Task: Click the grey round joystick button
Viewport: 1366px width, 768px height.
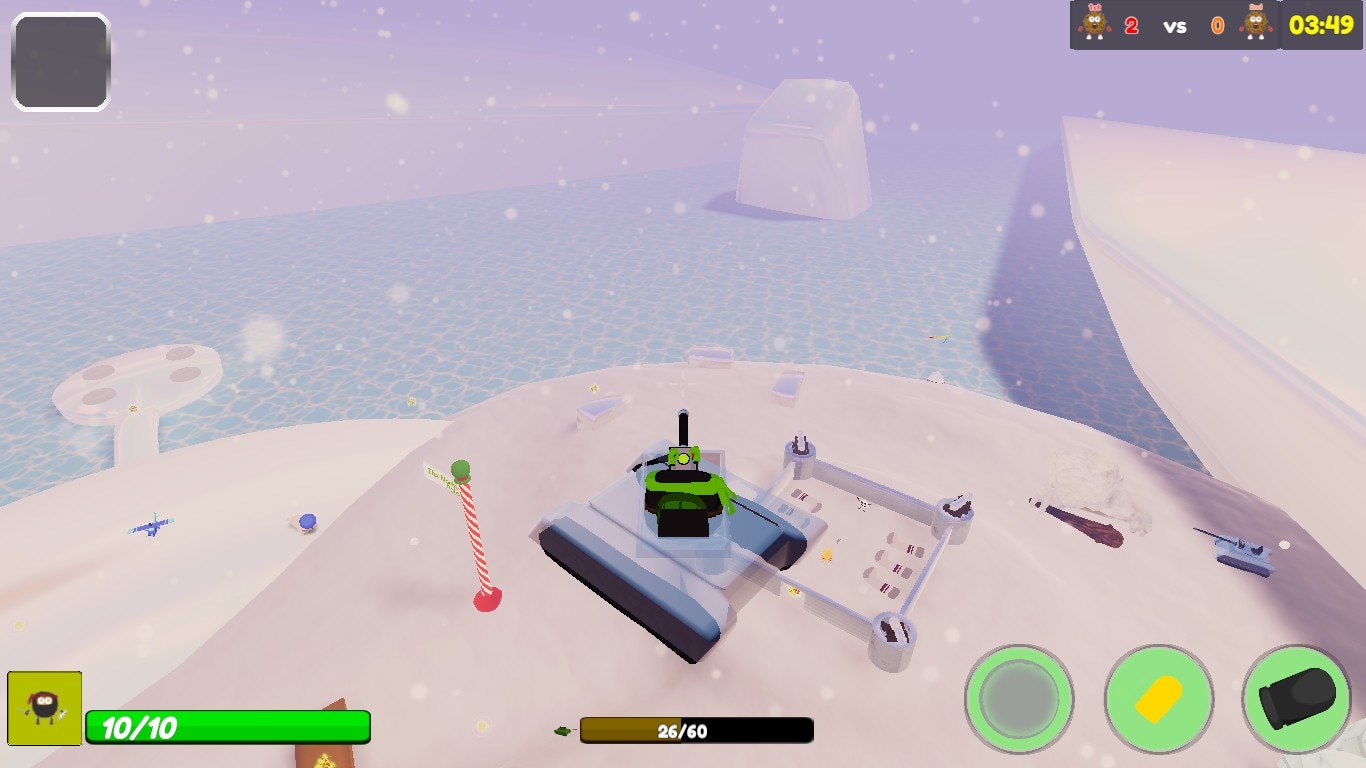Action: tap(1019, 698)
